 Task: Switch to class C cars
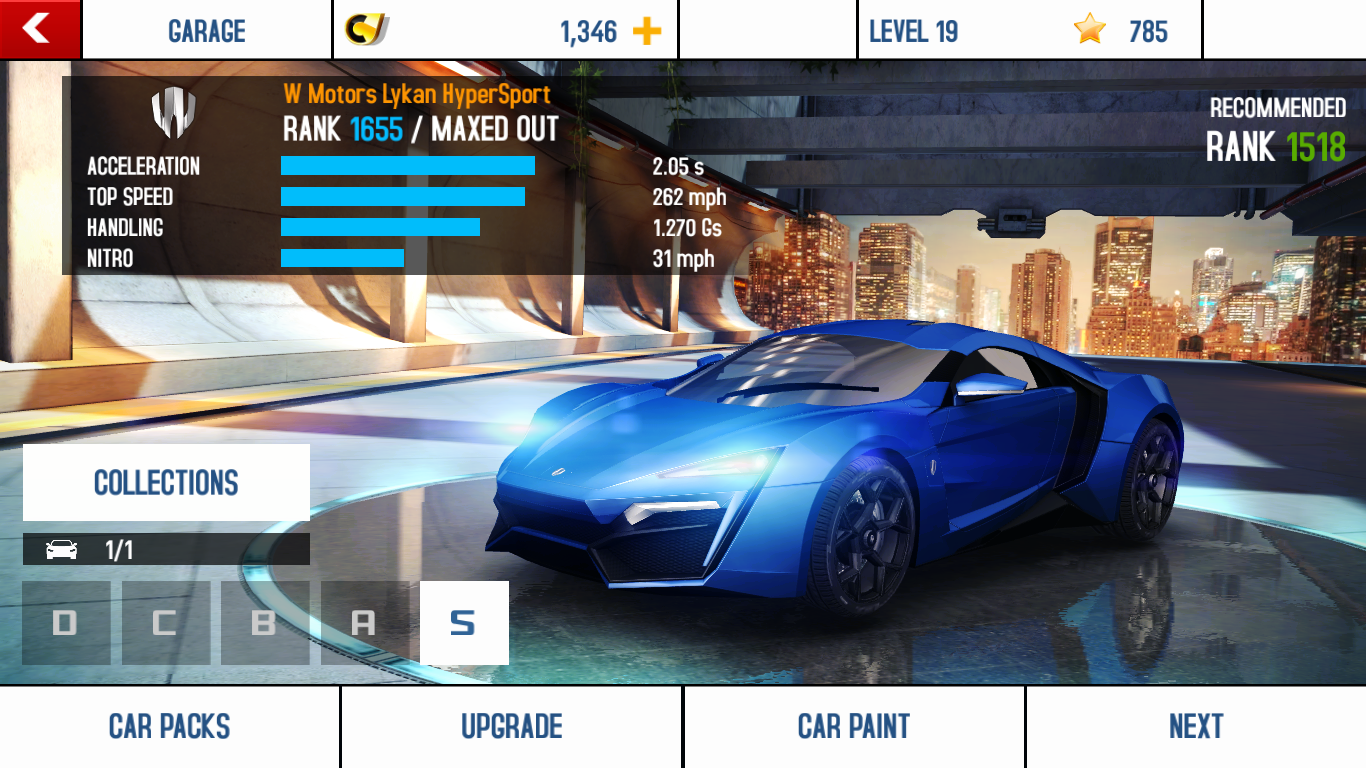click(165, 623)
